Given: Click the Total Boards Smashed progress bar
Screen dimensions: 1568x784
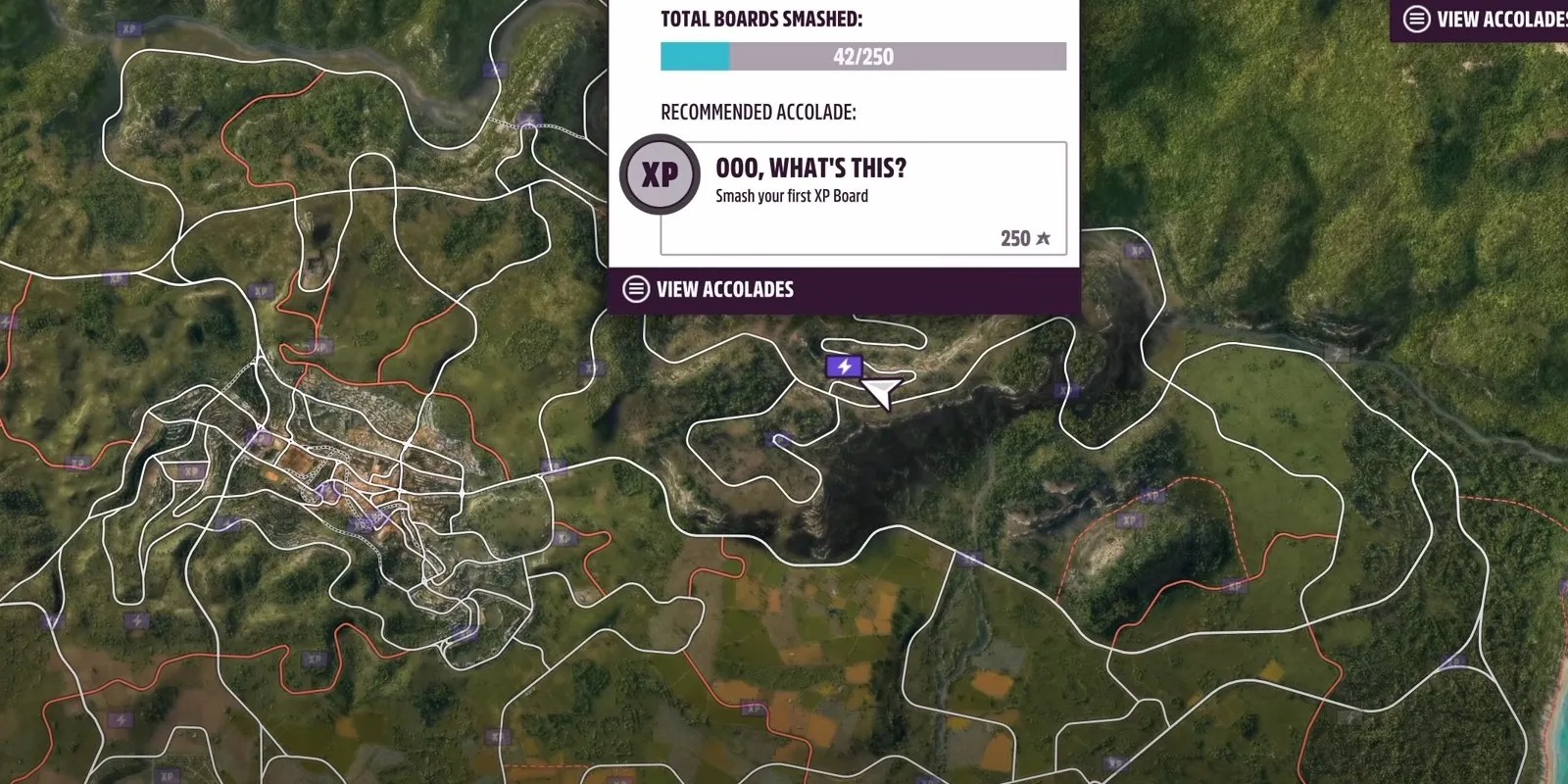Looking at the screenshot, I should click(862, 56).
